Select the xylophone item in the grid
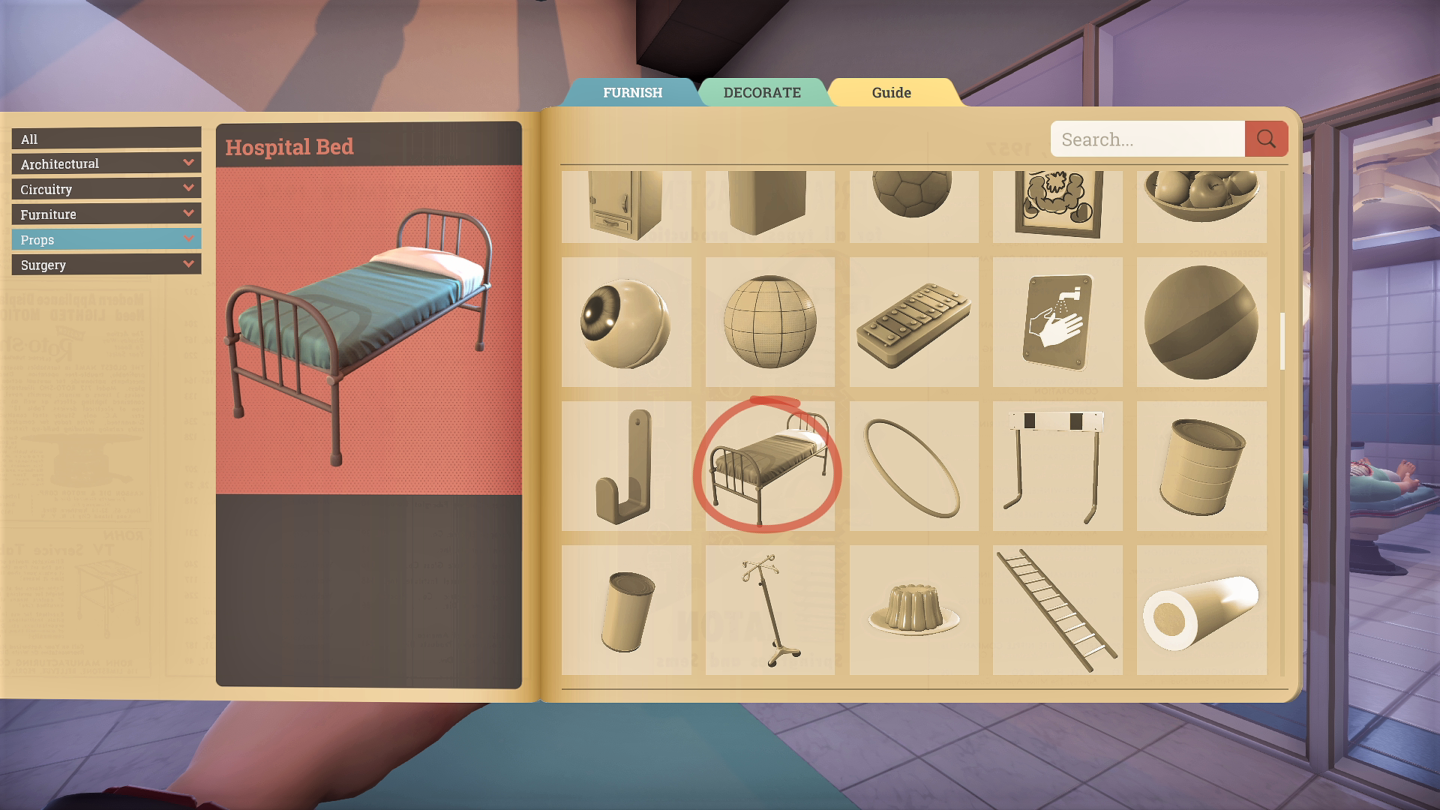The height and width of the screenshot is (810, 1440). (913, 322)
